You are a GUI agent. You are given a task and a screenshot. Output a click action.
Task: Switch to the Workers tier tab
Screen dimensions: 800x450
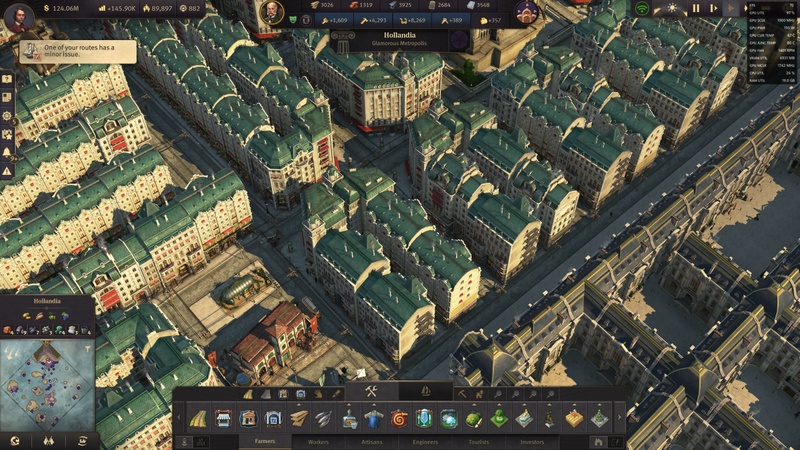pyautogui.click(x=318, y=441)
